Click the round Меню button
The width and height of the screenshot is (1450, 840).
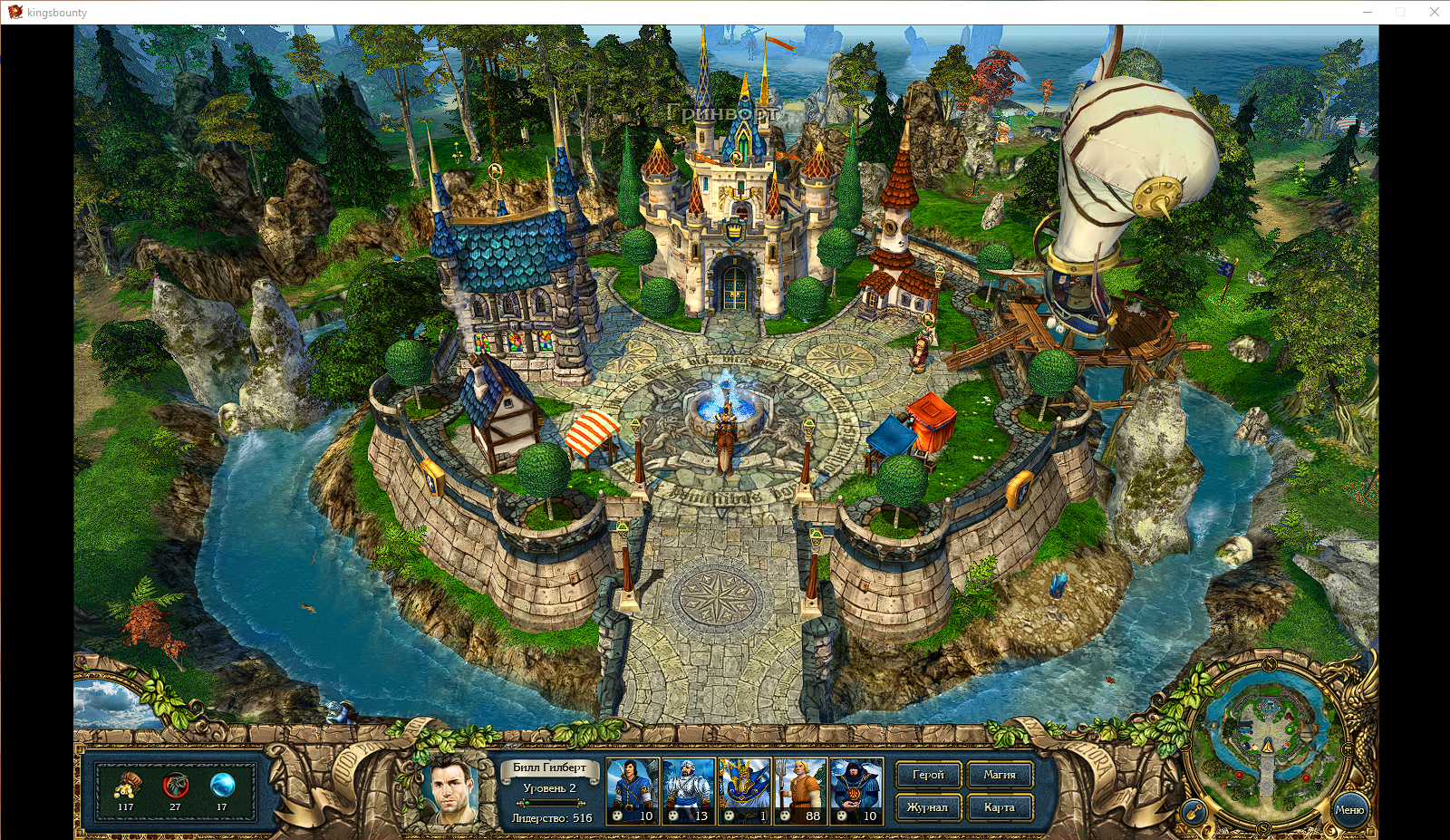(x=1349, y=809)
